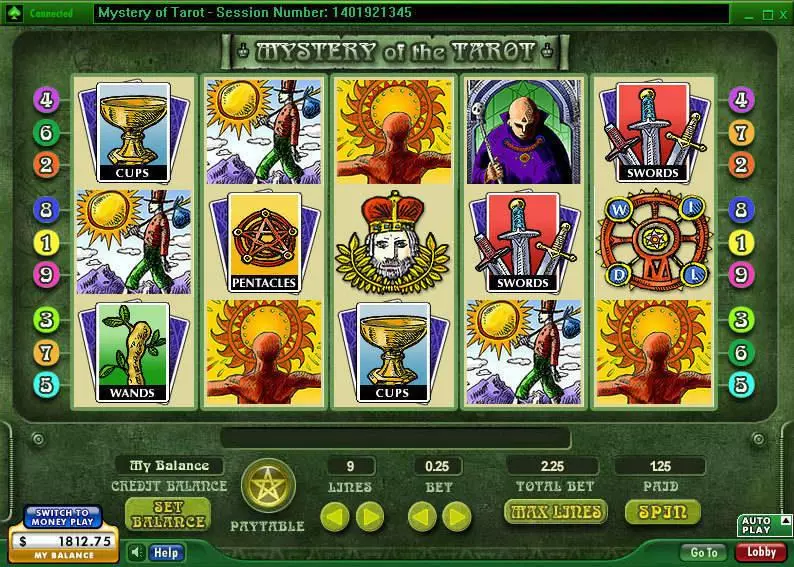Raise the bet amount
Image resolution: width=794 pixels, height=567 pixels.
457,516
